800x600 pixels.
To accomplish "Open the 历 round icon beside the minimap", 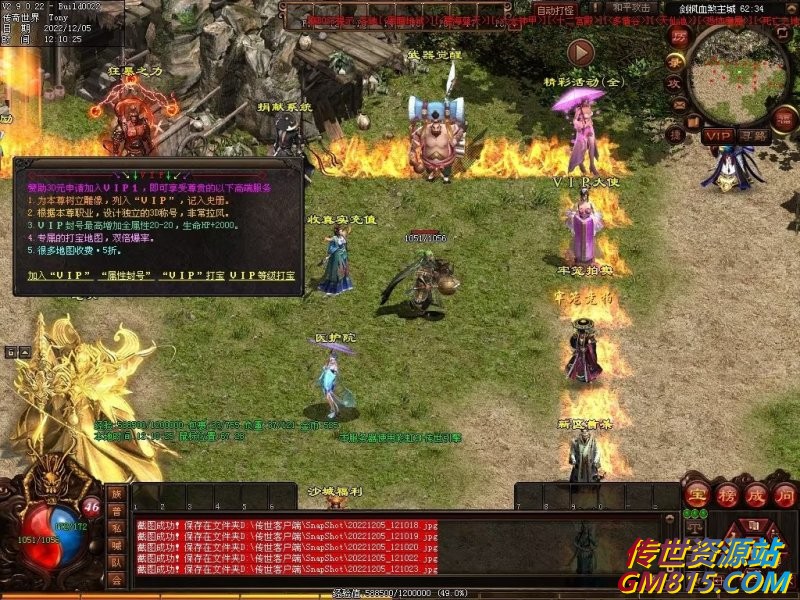I will coord(679,36).
